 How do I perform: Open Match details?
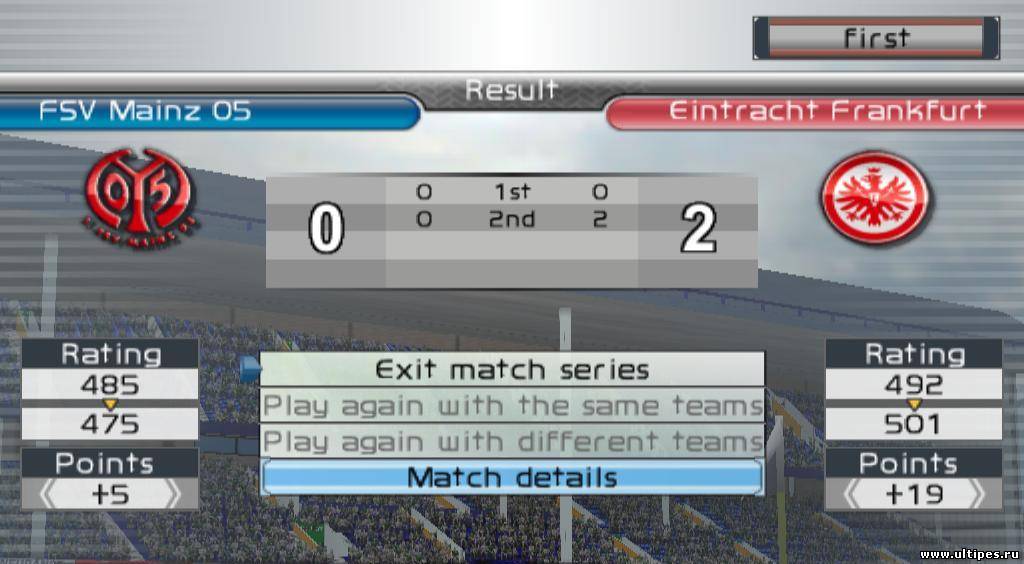tap(512, 478)
